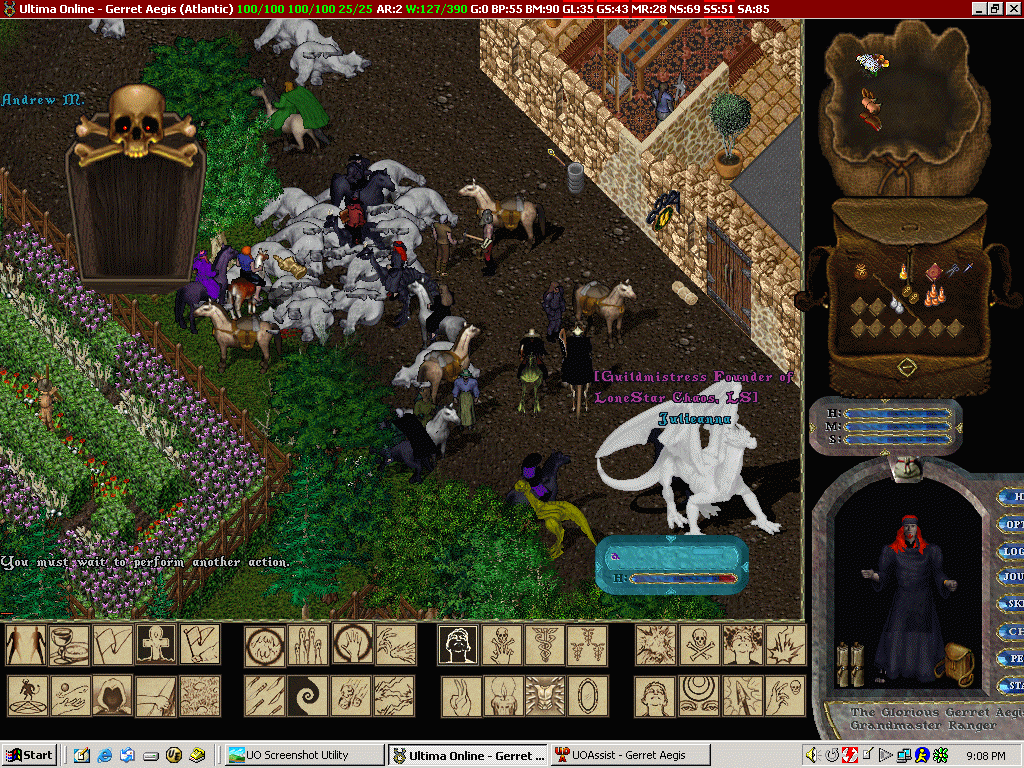Switch to the UOAssist taskbar window
This screenshot has width=1024, height=768.
(628, 755)
